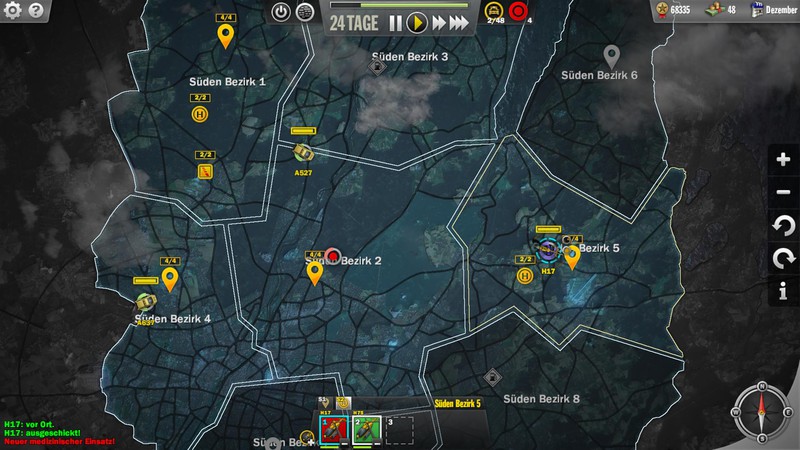
Task: Select the Süden Bezirk 6 grey location pin
Action: coord(612,55)
